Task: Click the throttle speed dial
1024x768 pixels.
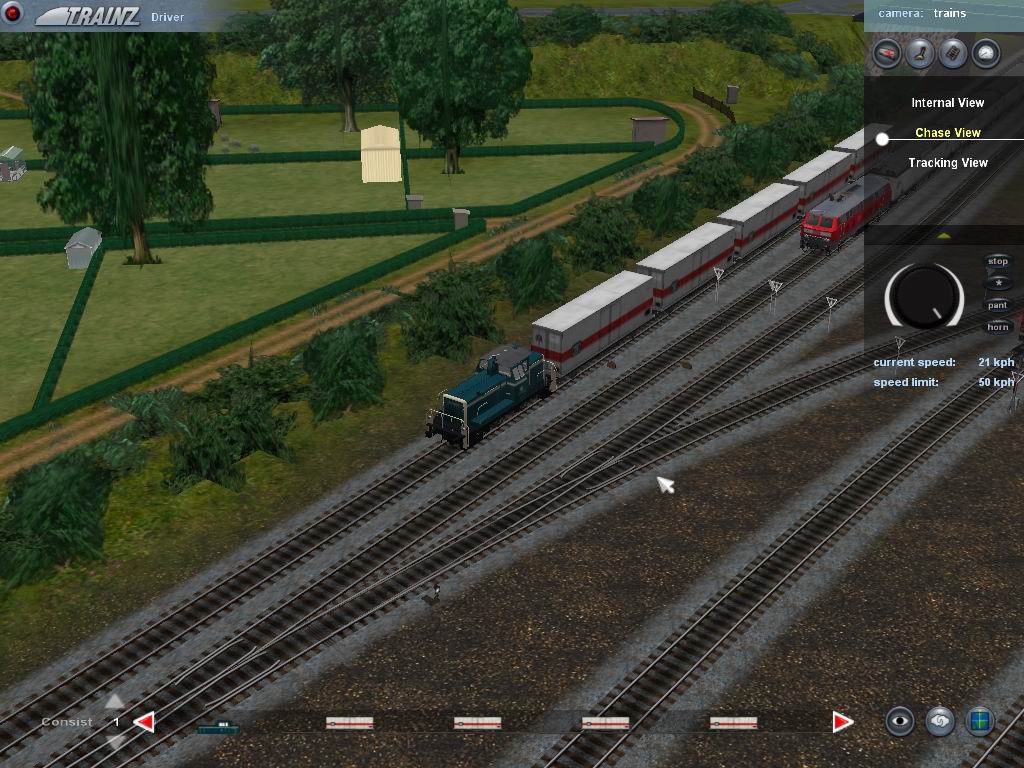Action: [x=924, y=297]
